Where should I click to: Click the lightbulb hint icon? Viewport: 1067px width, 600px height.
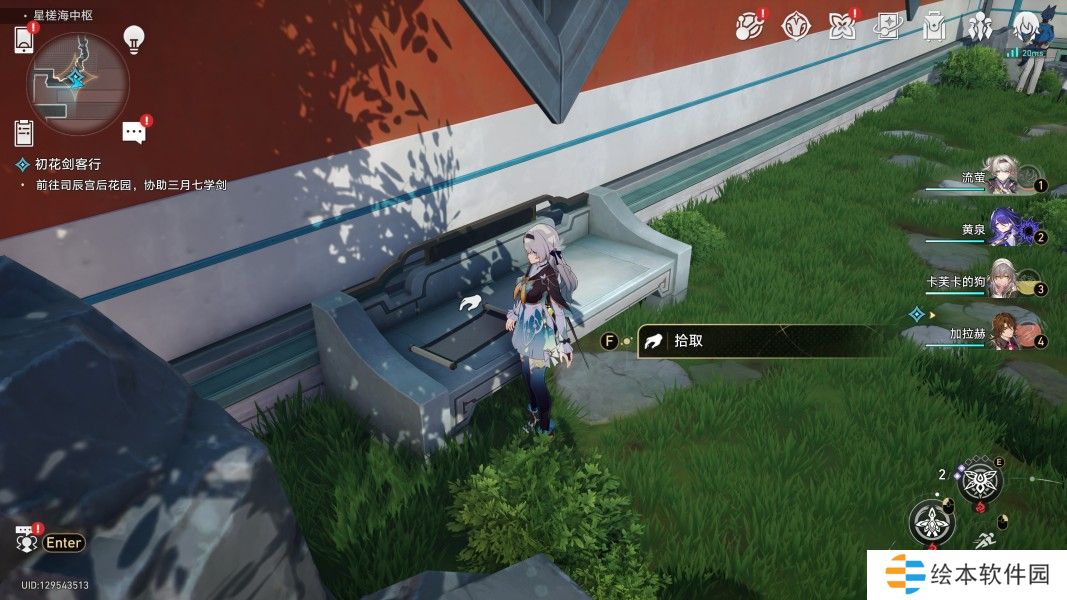click(x=134, y=39)
